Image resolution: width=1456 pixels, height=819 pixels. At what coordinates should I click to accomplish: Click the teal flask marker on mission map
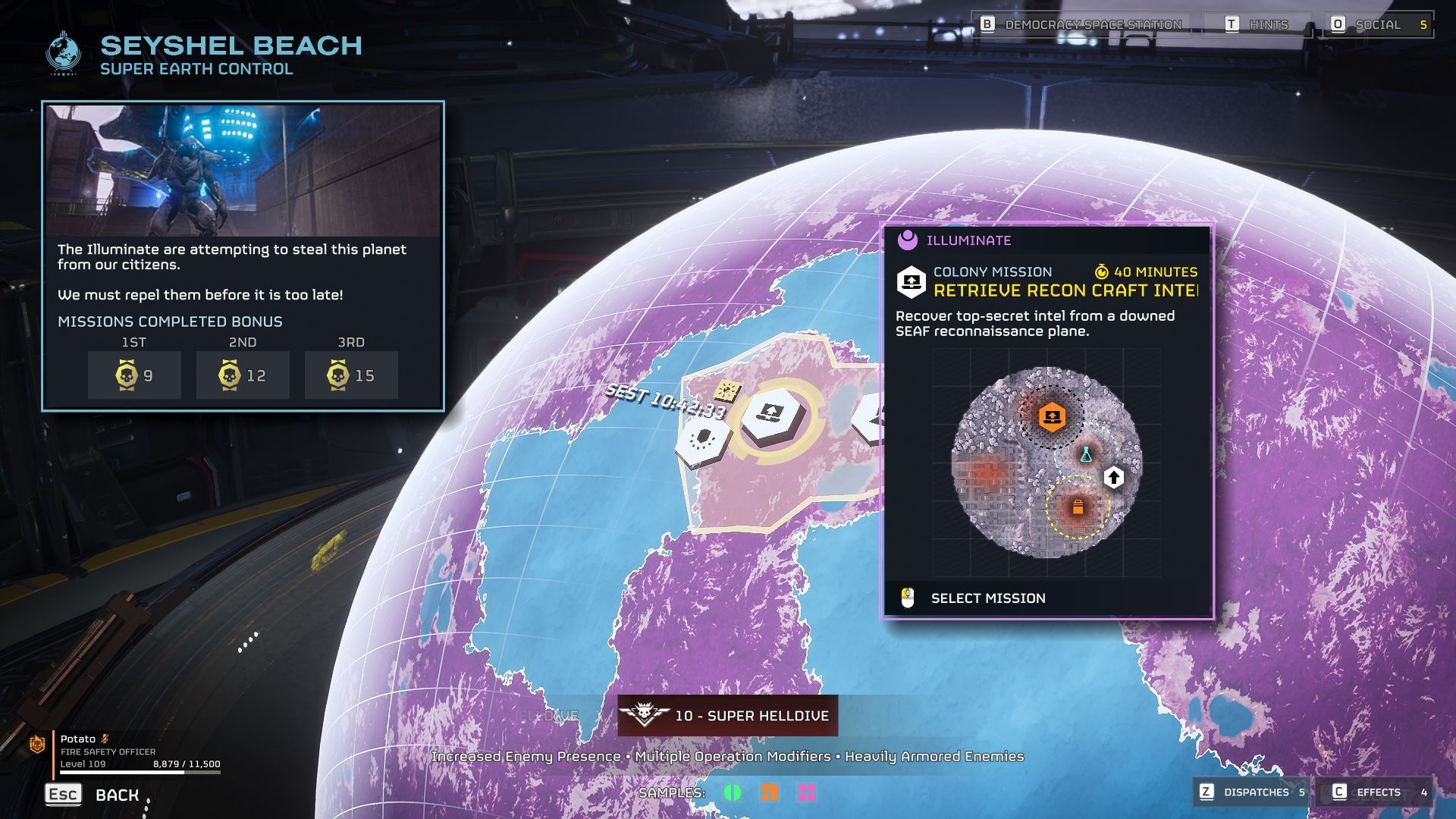coord(1085,455)
